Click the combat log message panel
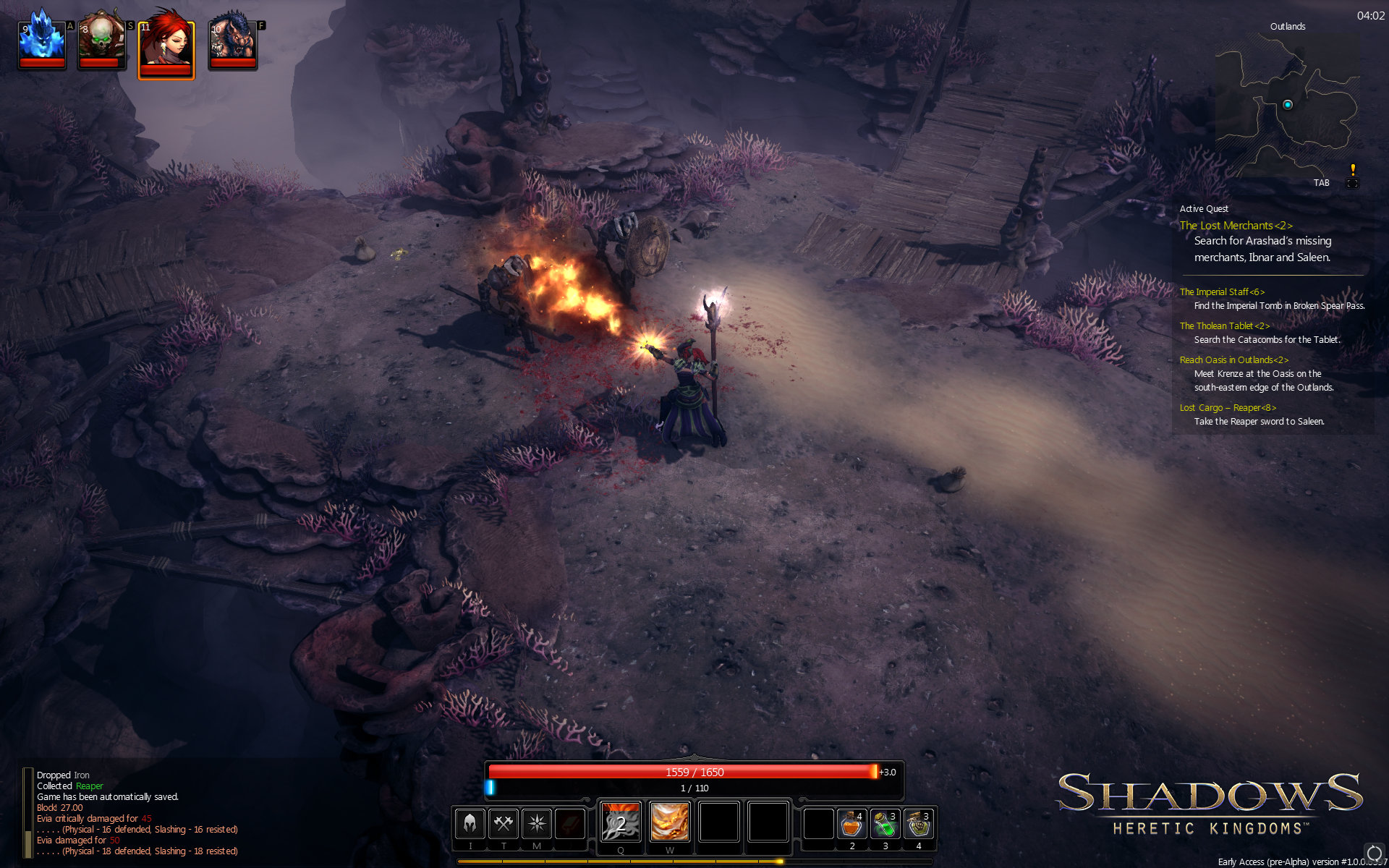Viewport: 1389px width, 868px height. click(x=137, y=813)
